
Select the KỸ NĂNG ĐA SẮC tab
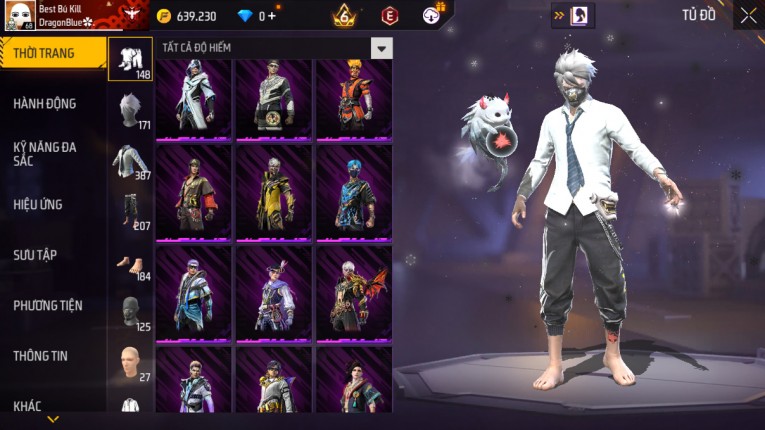(x=45, y=153)
